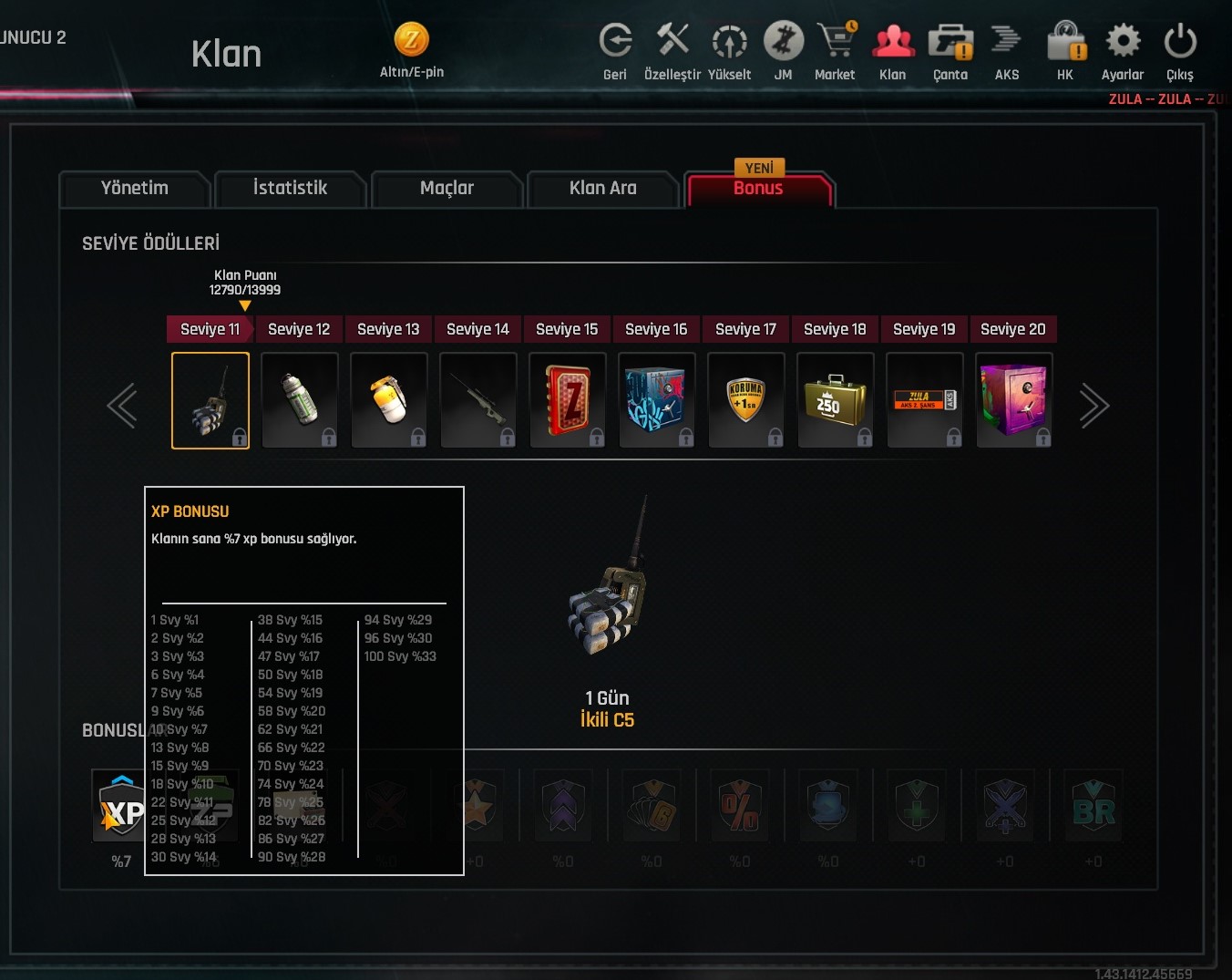Open the Klan Ara tab
Screen dimensions: 1232x980
[x=602, y=189]
